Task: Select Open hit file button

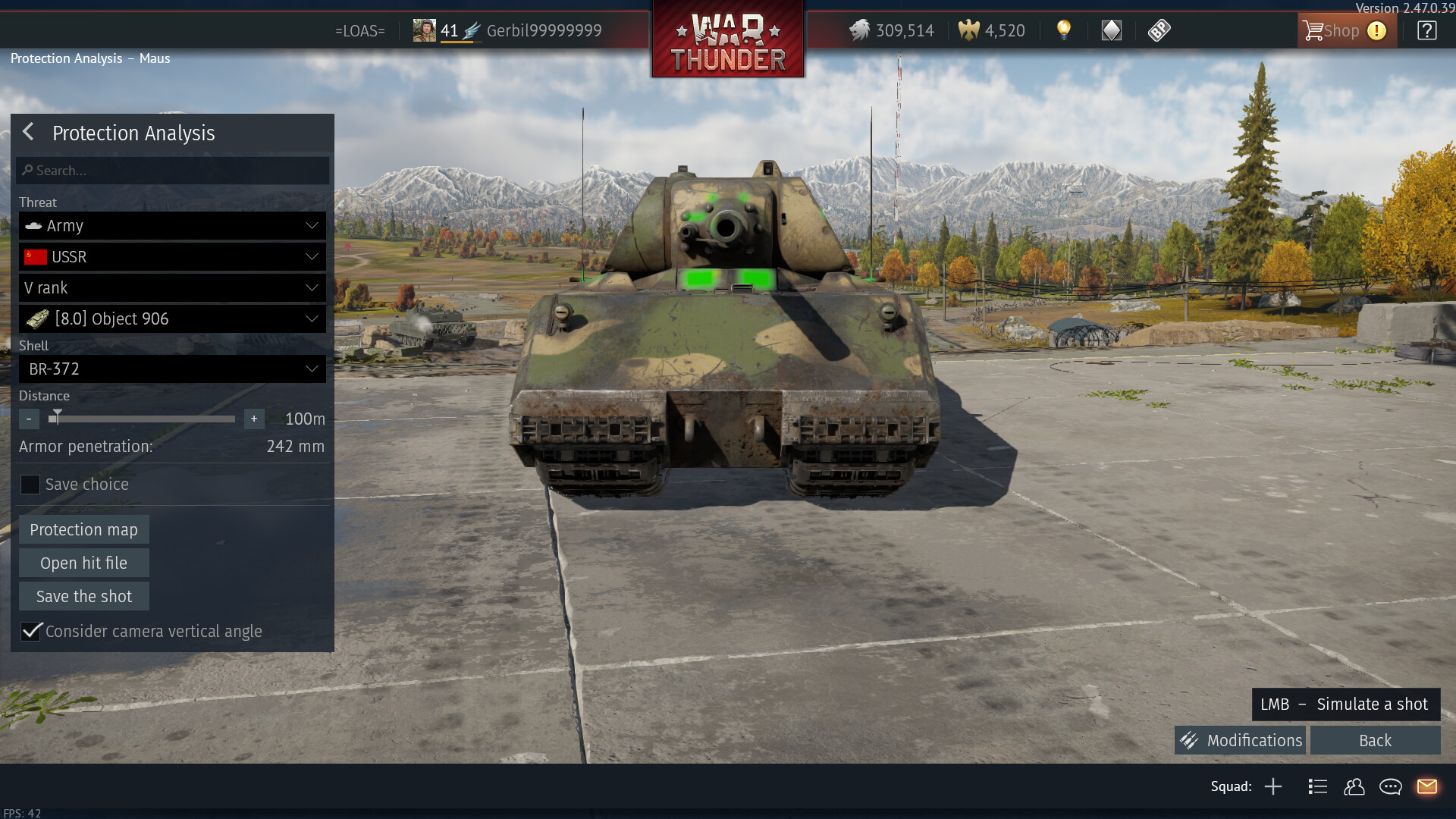Action: [83, 563]
